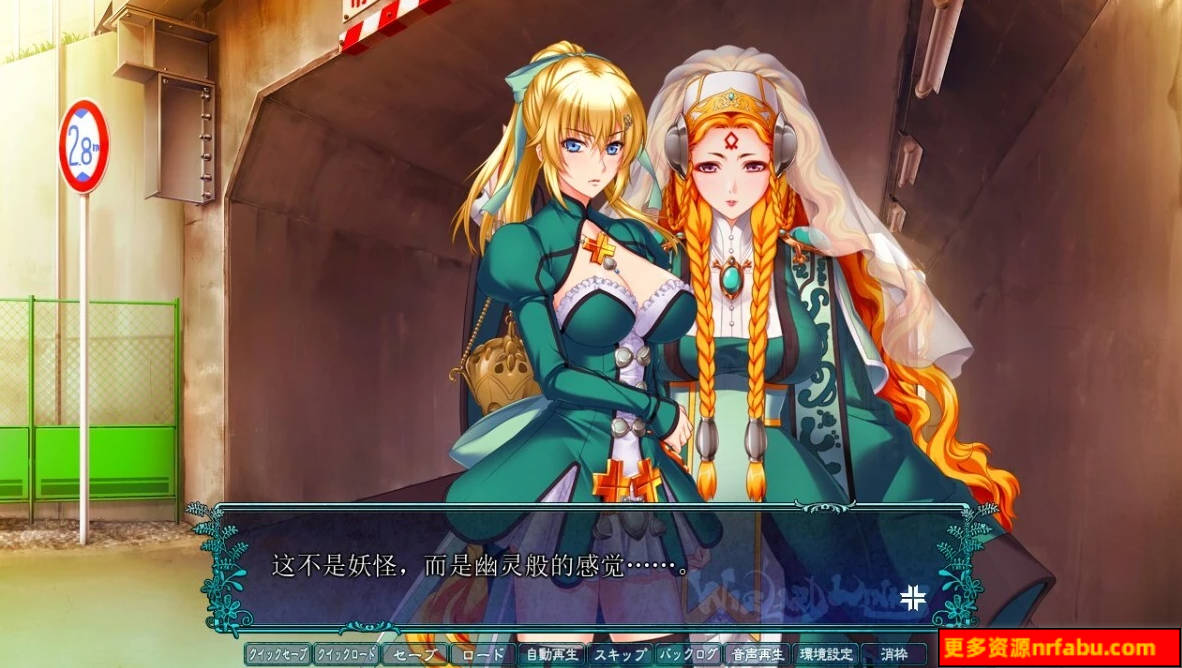This screenshot has height=668, width=1182.
Task: Replay voice with 音声再生 button
Action: pos(757,655)
